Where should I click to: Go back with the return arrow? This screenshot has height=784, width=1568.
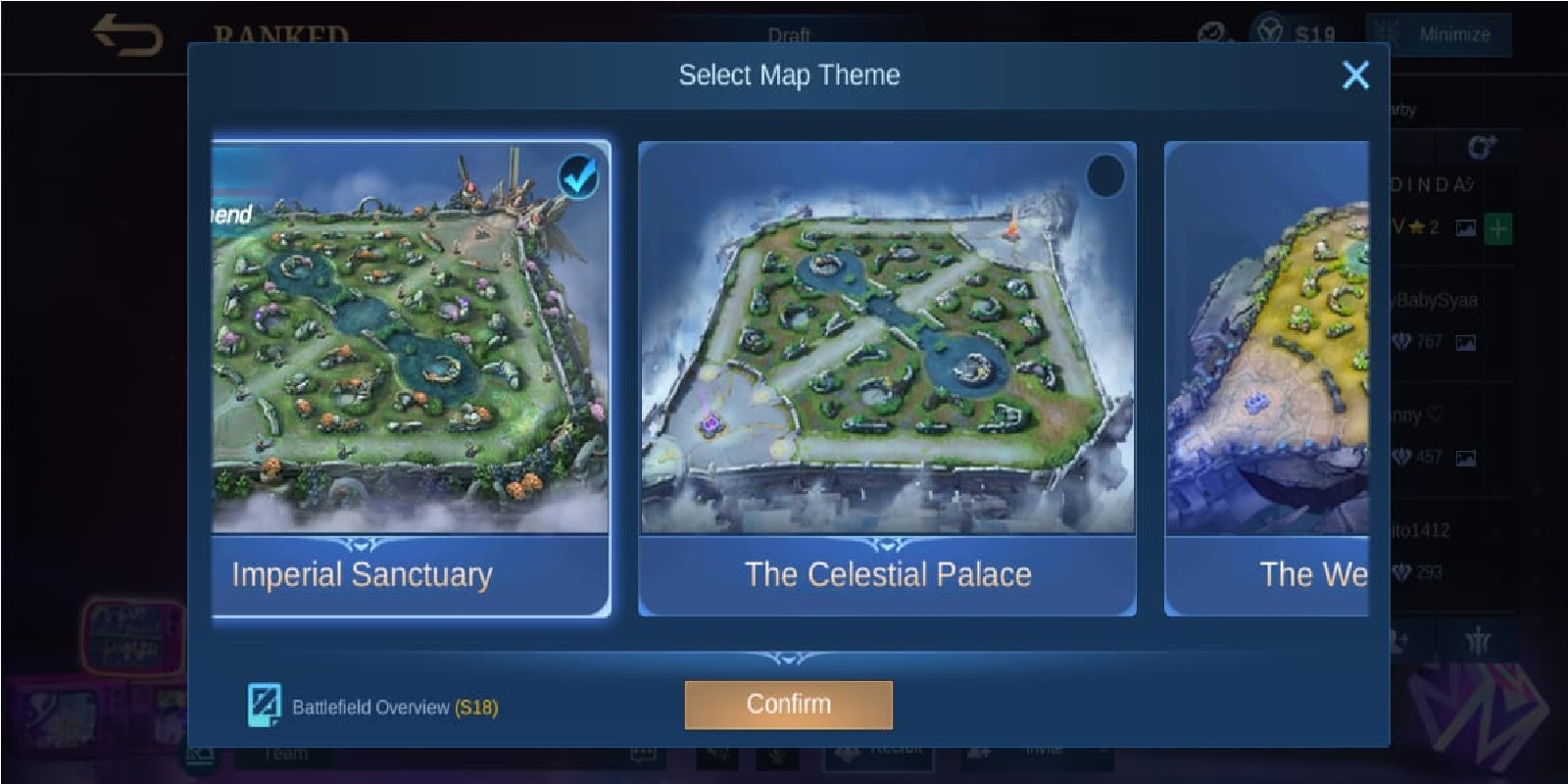coord(126,35)
